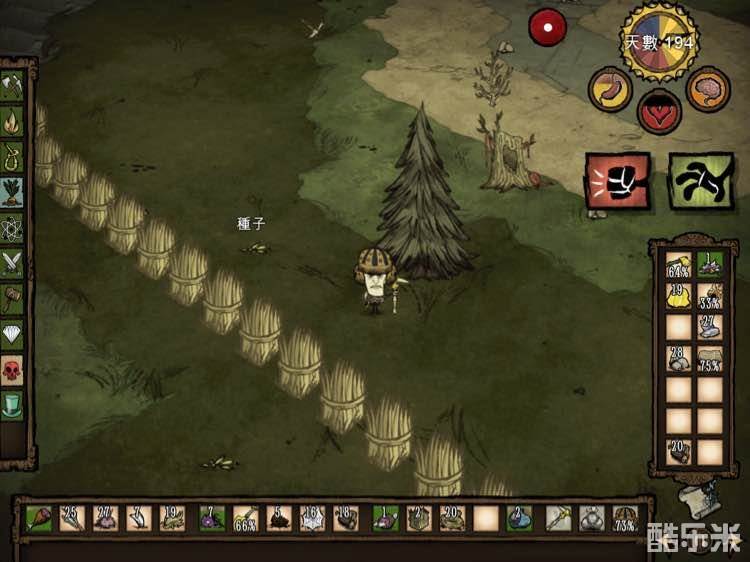Open the Fire crafting tab
Viewport: 750px width, 562px height.
click(12, 122)
